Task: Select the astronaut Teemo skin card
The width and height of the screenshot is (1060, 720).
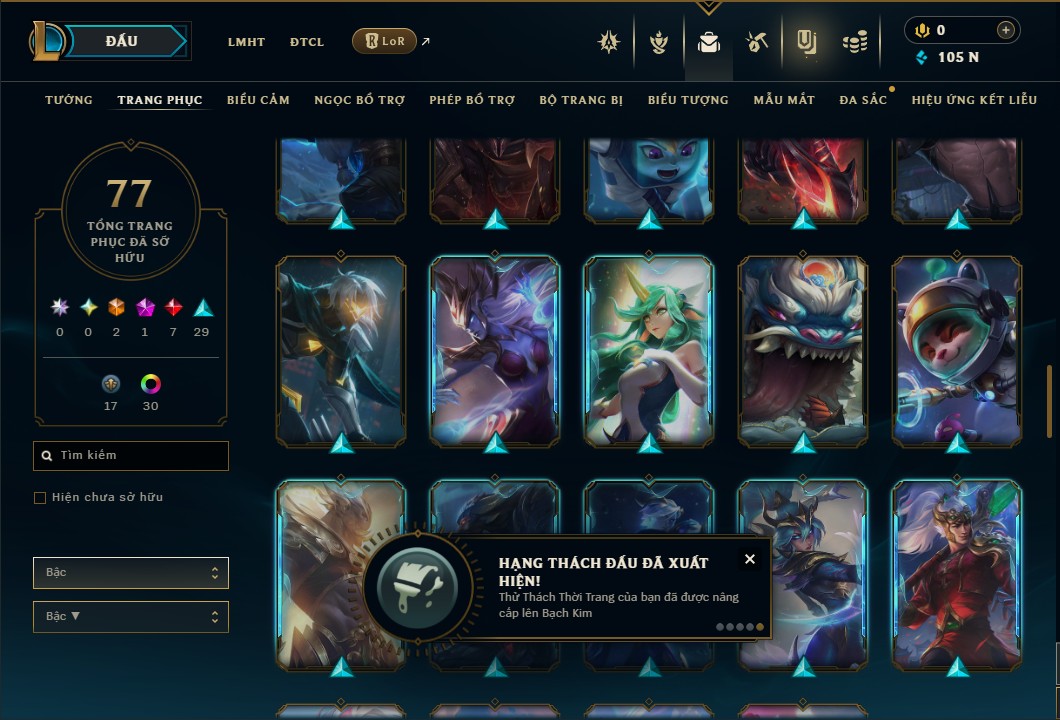Action: click(x=957, y=350)
